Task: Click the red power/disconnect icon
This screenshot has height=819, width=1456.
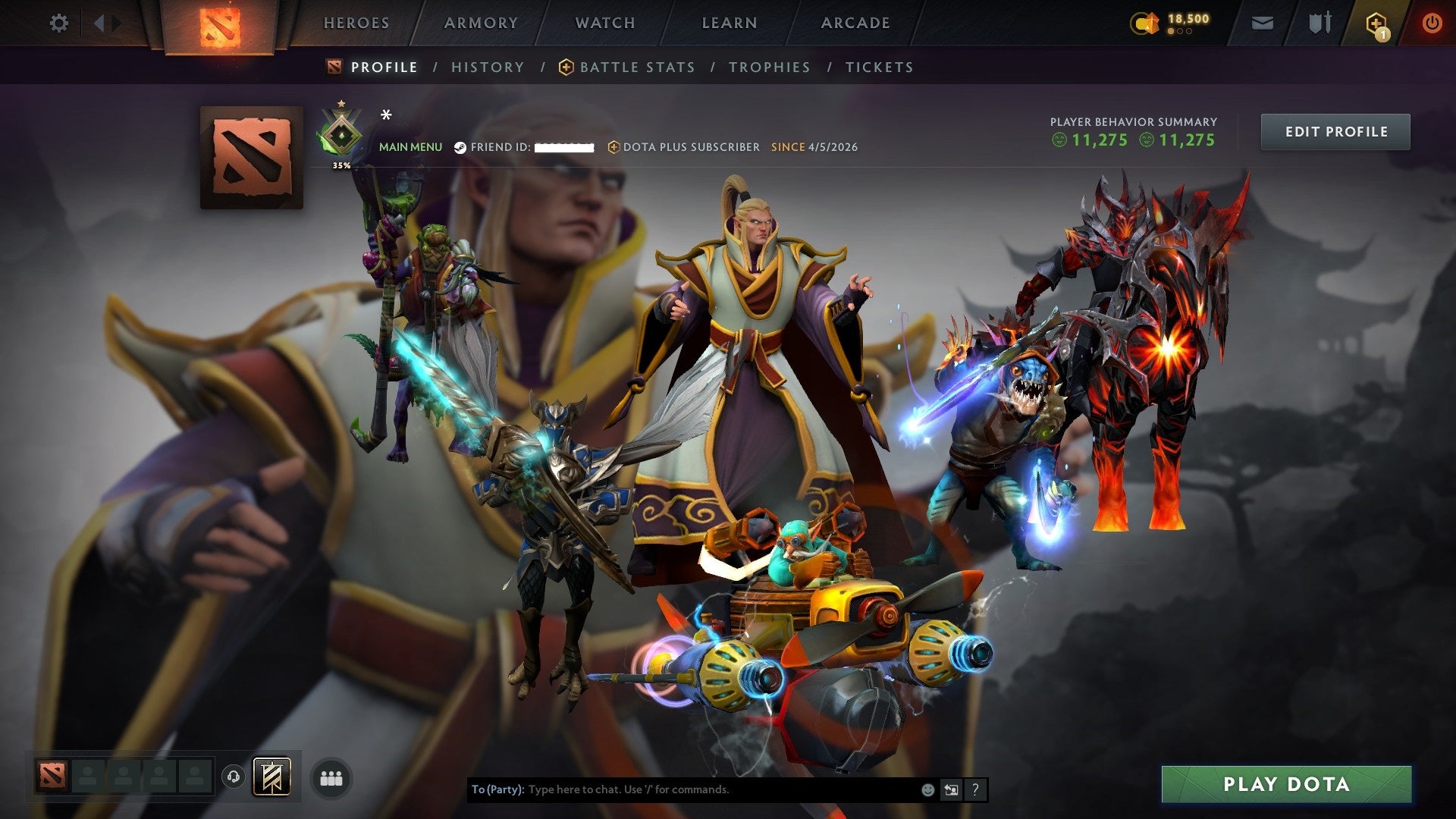Action: [x=1432, y=23]
